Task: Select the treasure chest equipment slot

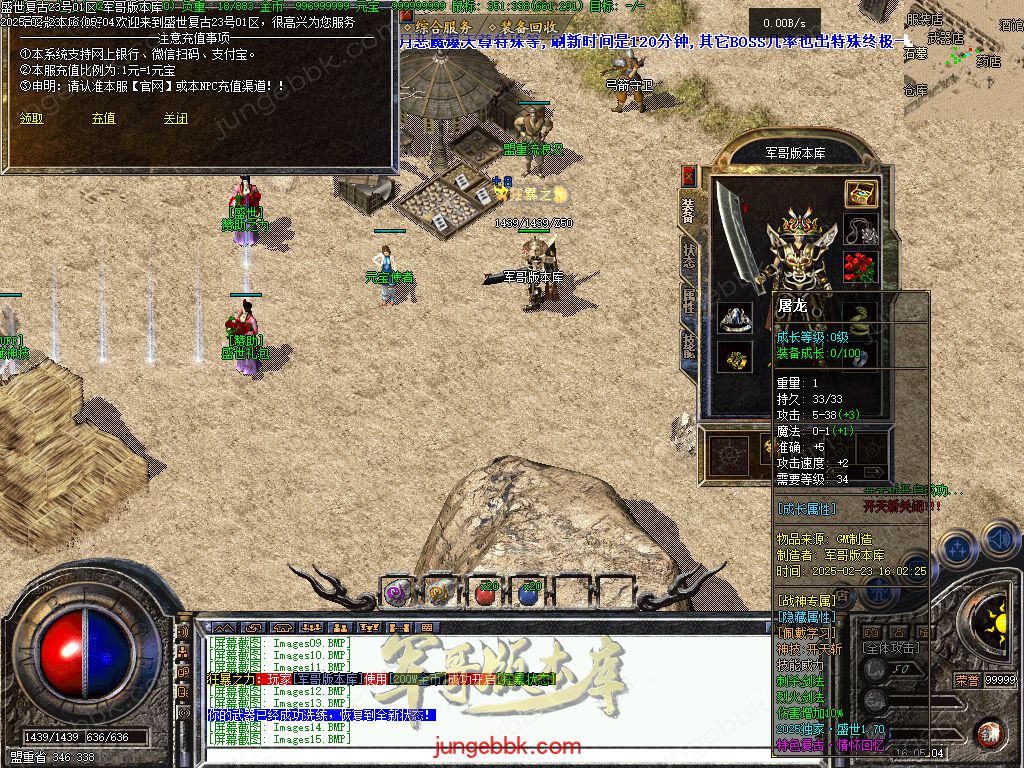Action: coord(861,194)
